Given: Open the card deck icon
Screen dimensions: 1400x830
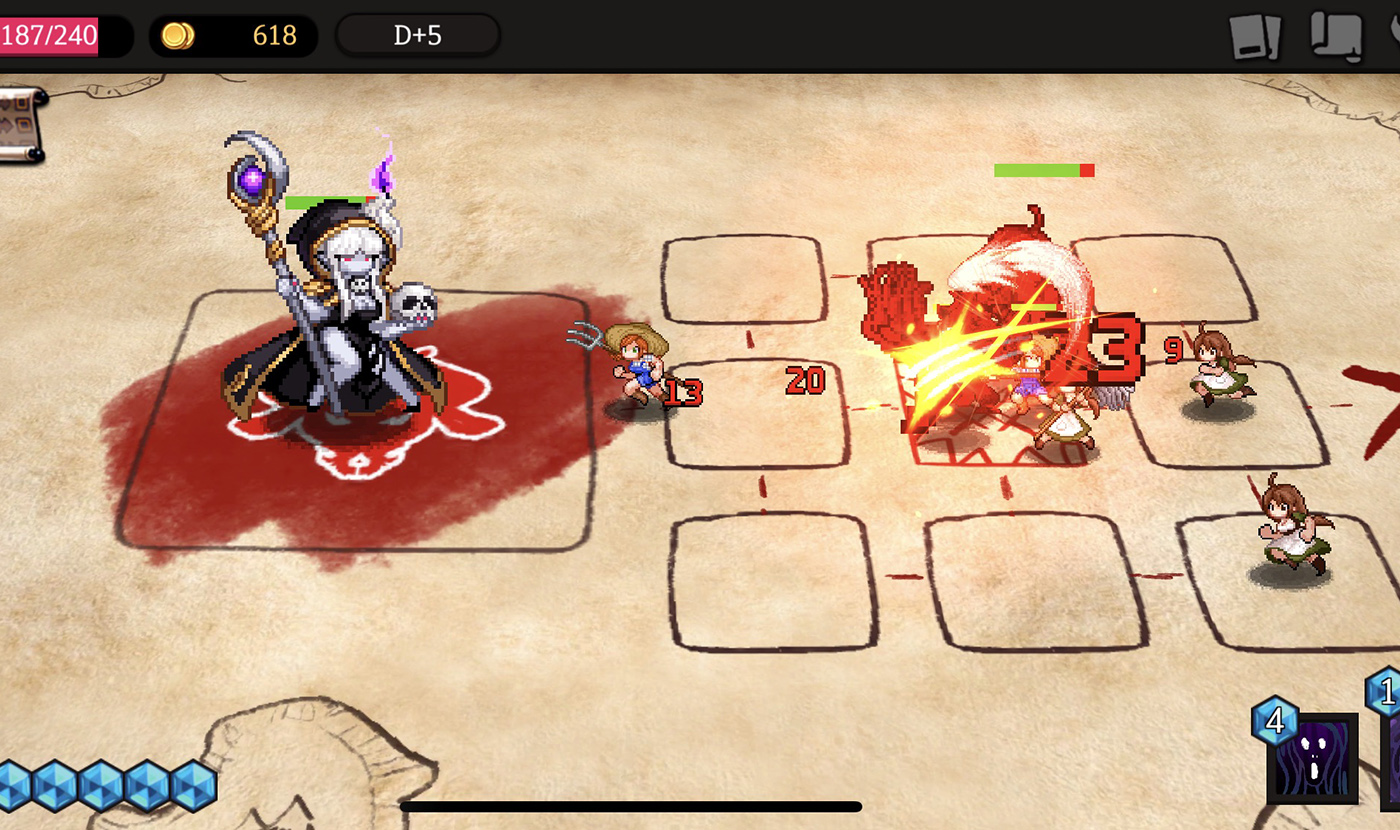Looking at the screenshot, I should (x=1255, y=38).
